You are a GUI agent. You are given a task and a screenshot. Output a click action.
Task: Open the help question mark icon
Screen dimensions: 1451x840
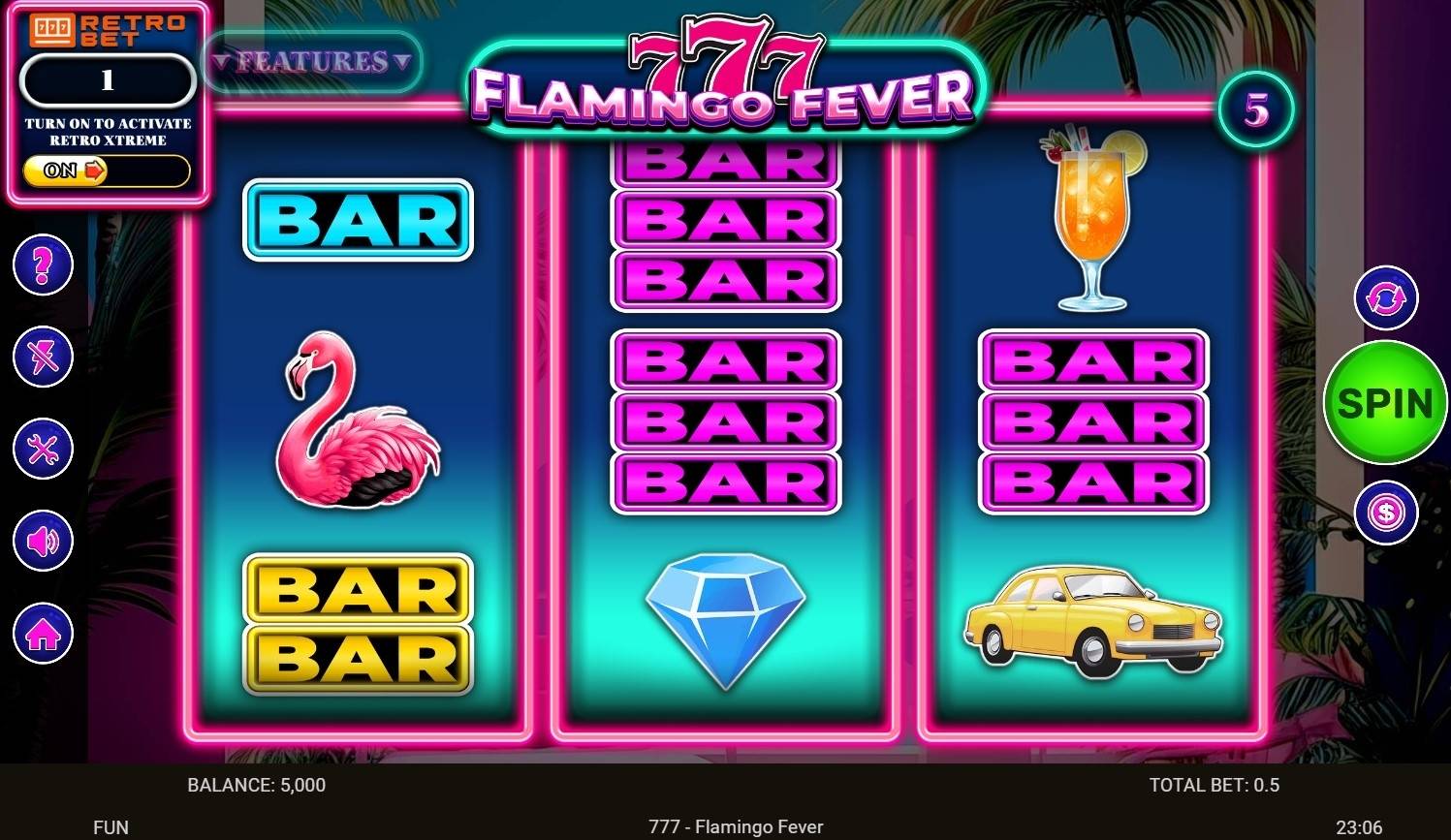click(42, 264)
